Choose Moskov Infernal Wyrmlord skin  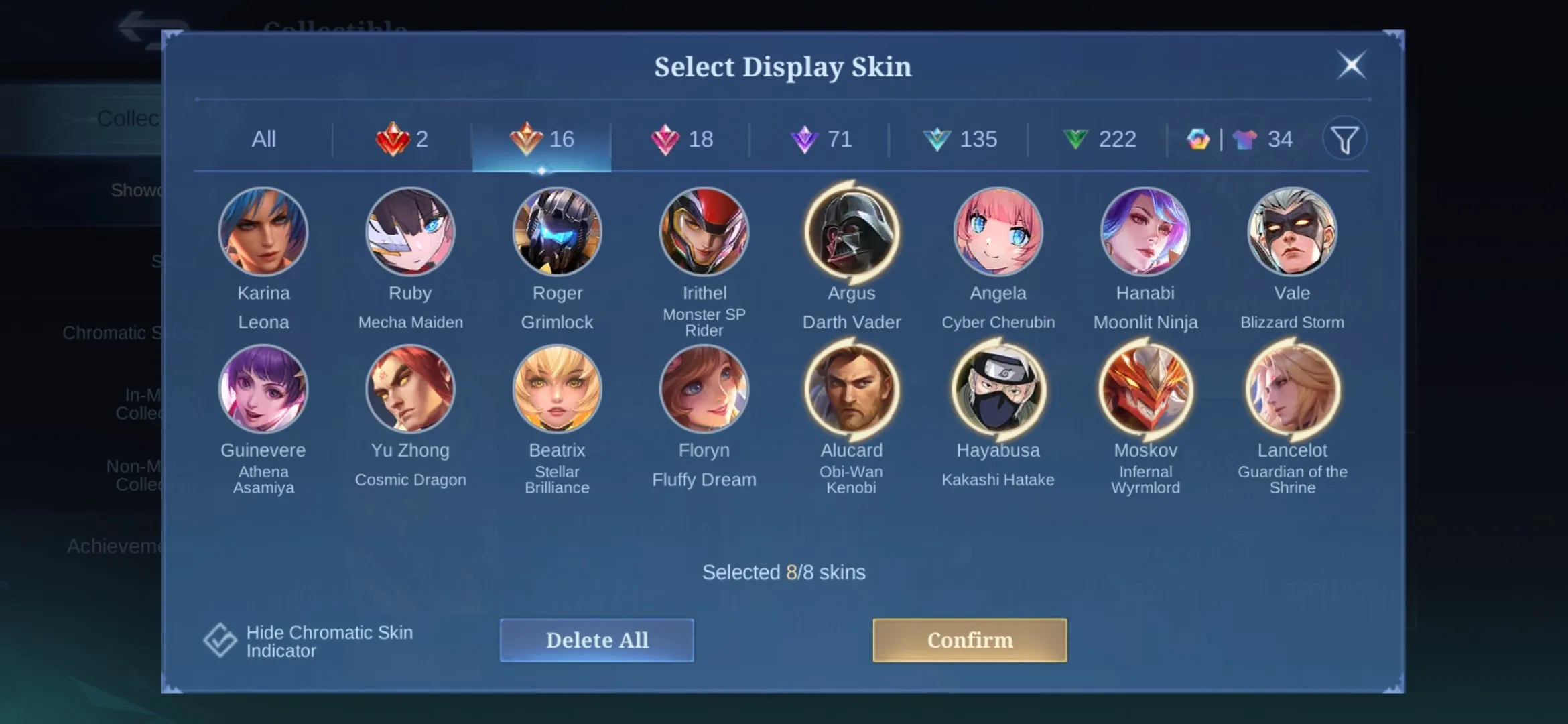coord(1146,389)
